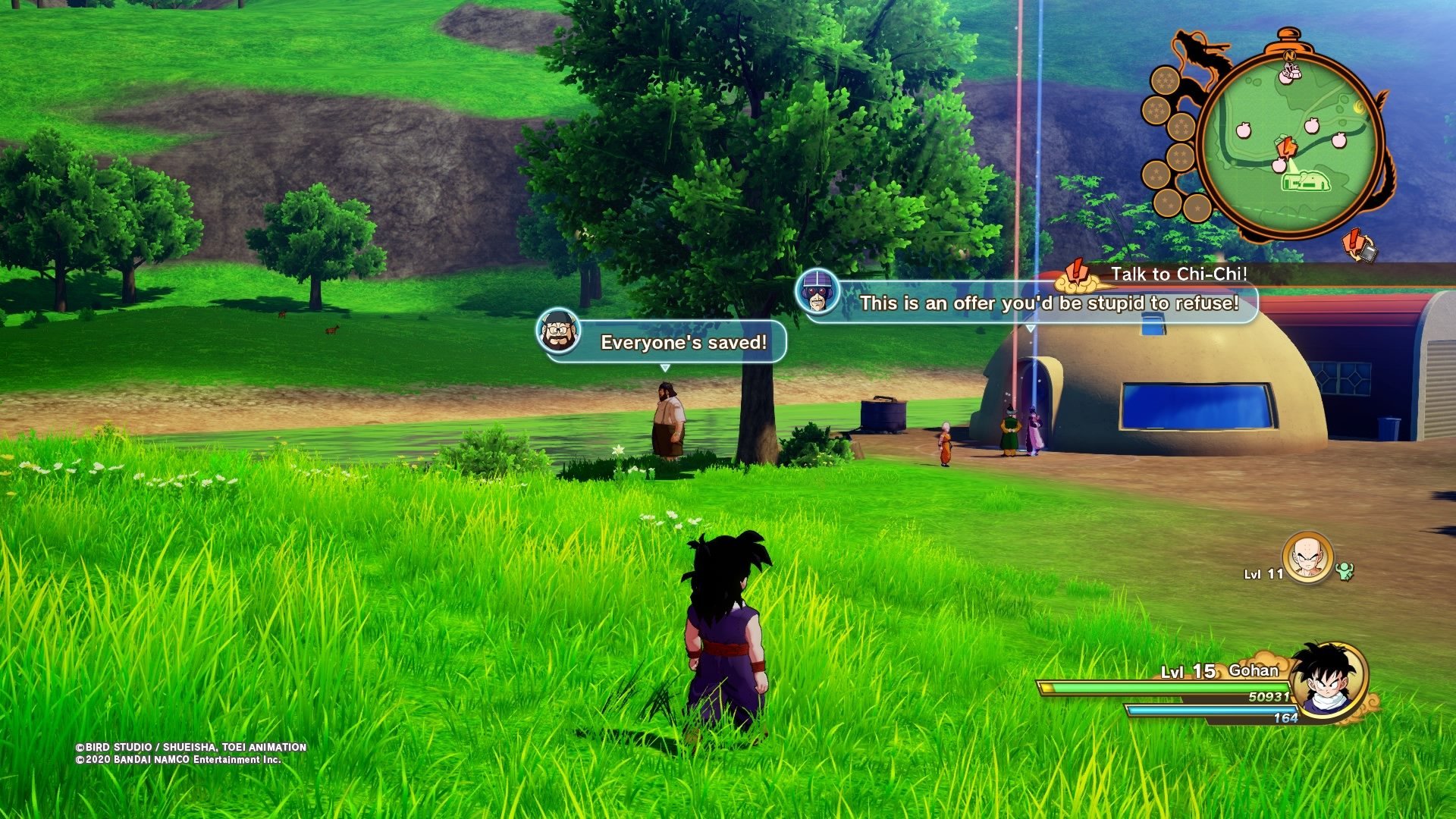Select the orange main quest marker on minimap
The height and width of the screenshot is (819, 1456).
tap(1285, 147)
